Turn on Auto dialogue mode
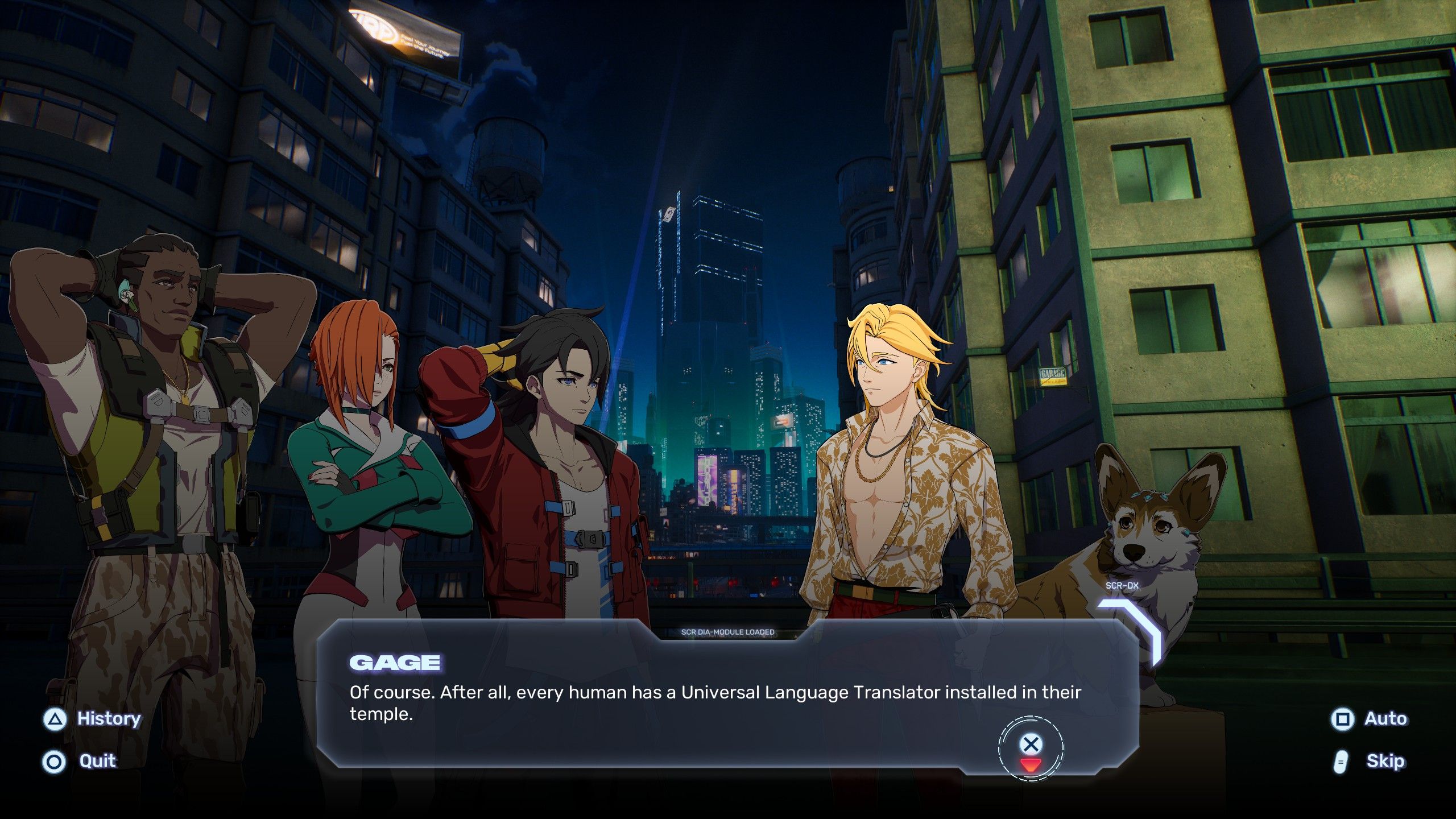The image size is (1456, 819). (x=1370, y=719)
